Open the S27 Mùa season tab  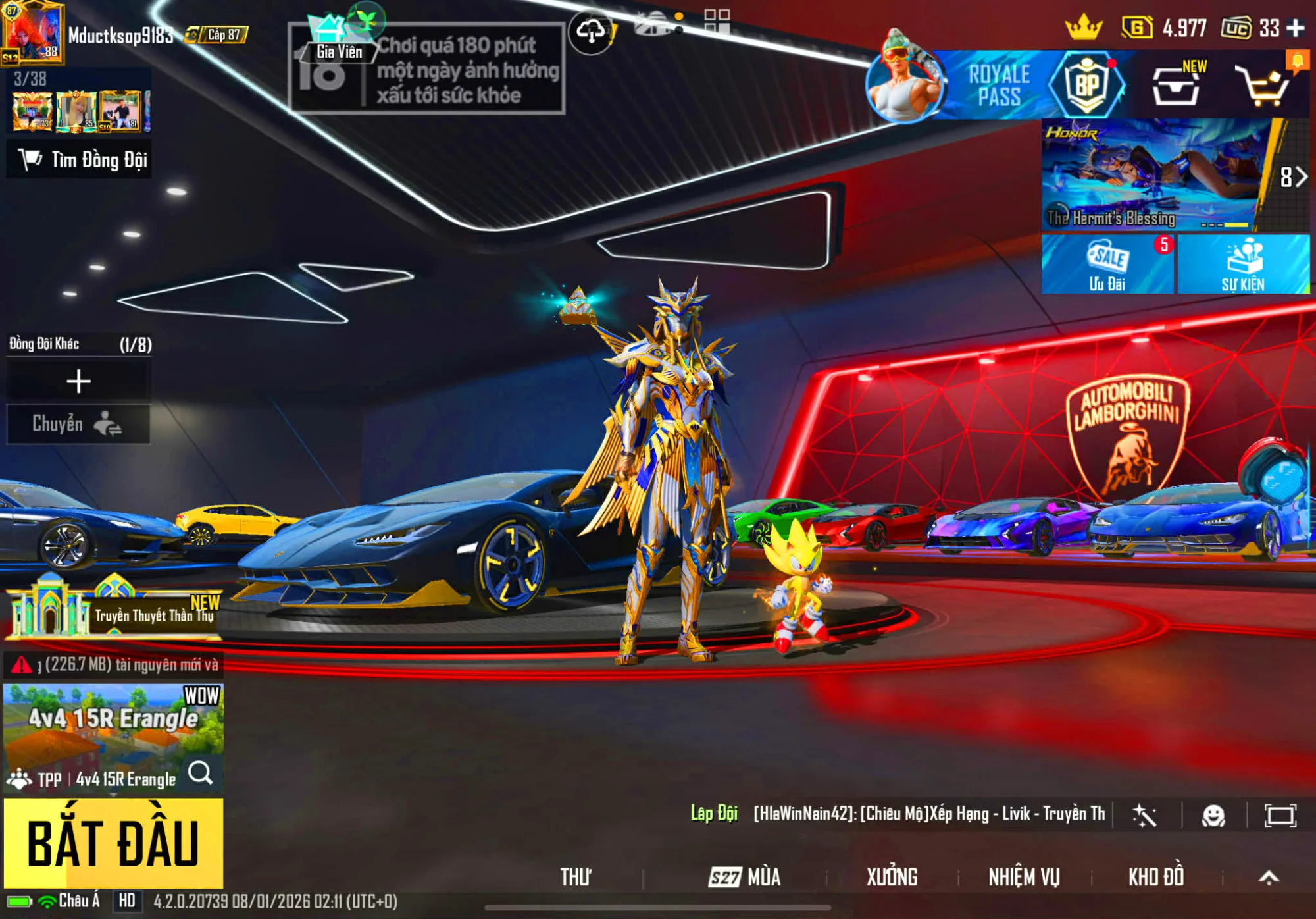[745, 877]
